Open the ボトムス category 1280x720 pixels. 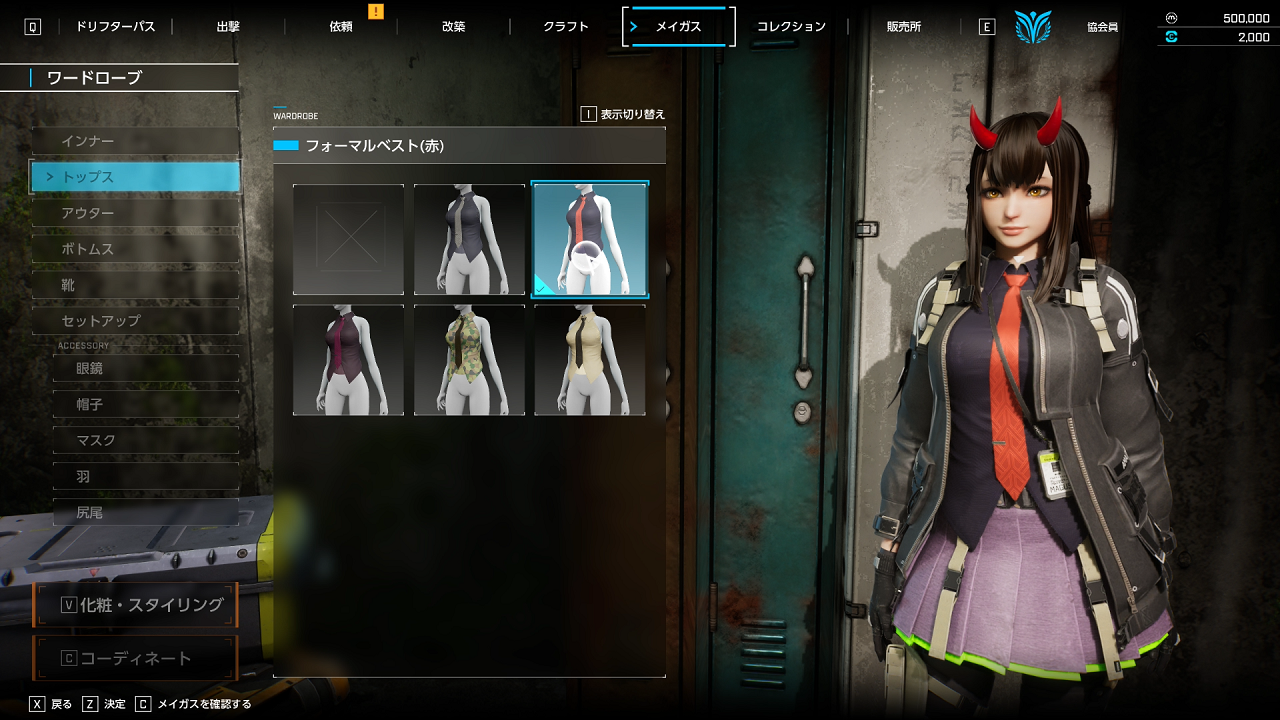pyautogui.click(x=135, y=249)
